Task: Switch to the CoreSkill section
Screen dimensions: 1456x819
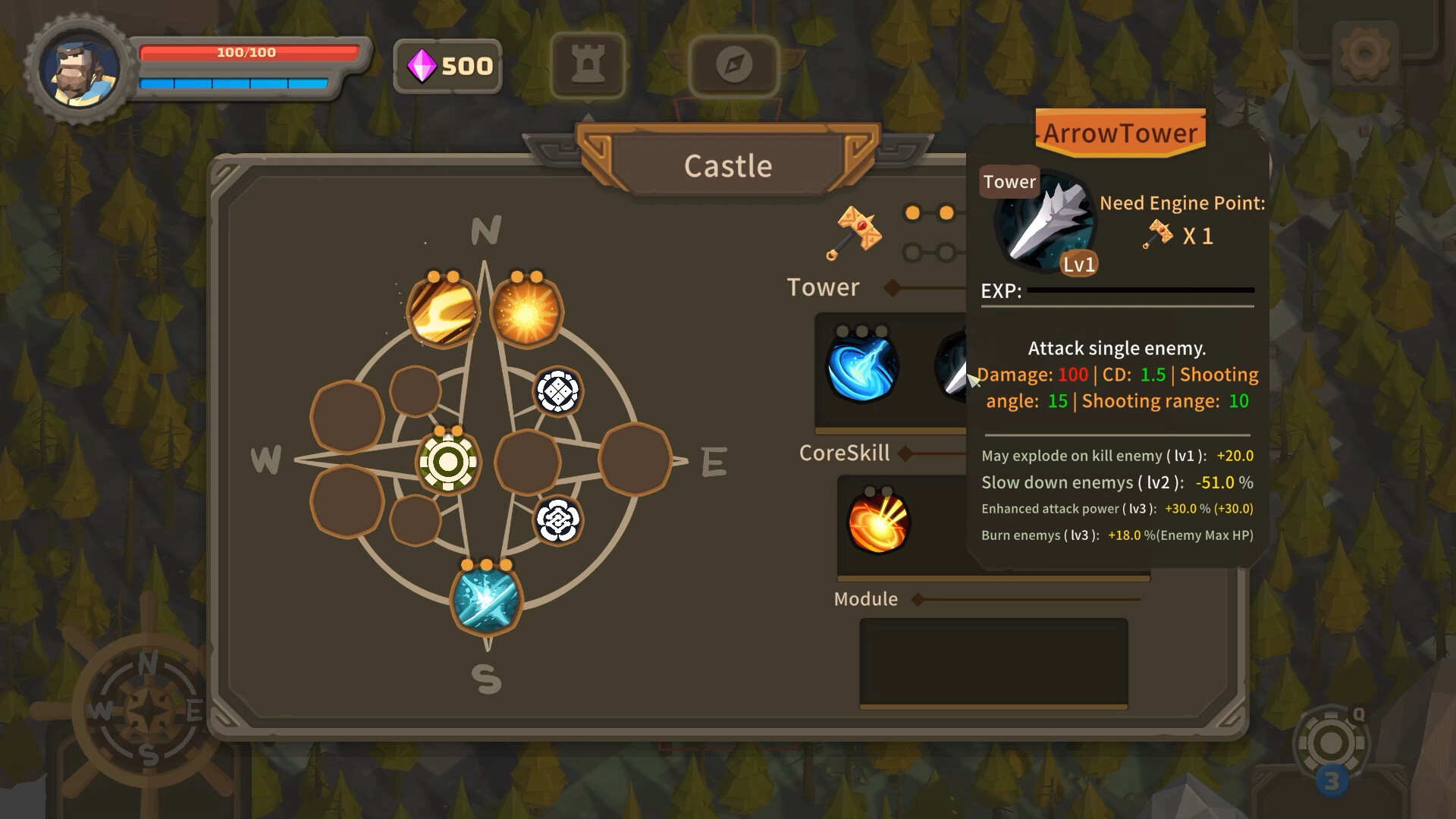Action: click(x=844, y=453)
